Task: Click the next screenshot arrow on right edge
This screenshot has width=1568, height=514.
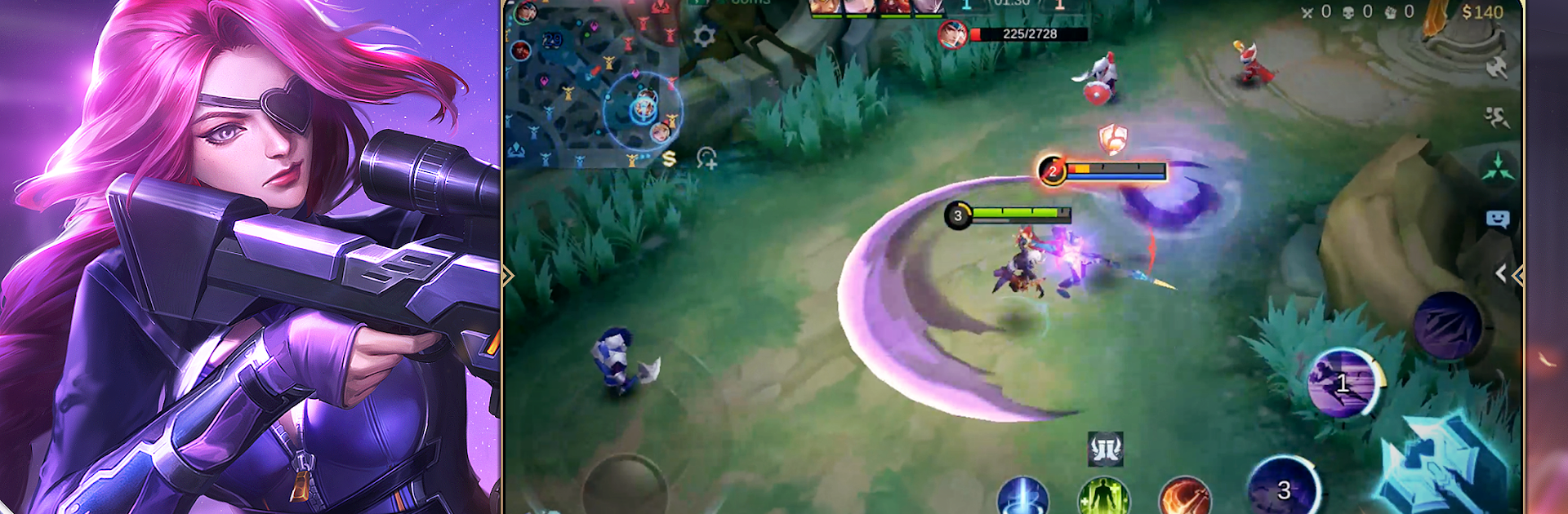Action: pyautogui.click(x=1517, y=275)
